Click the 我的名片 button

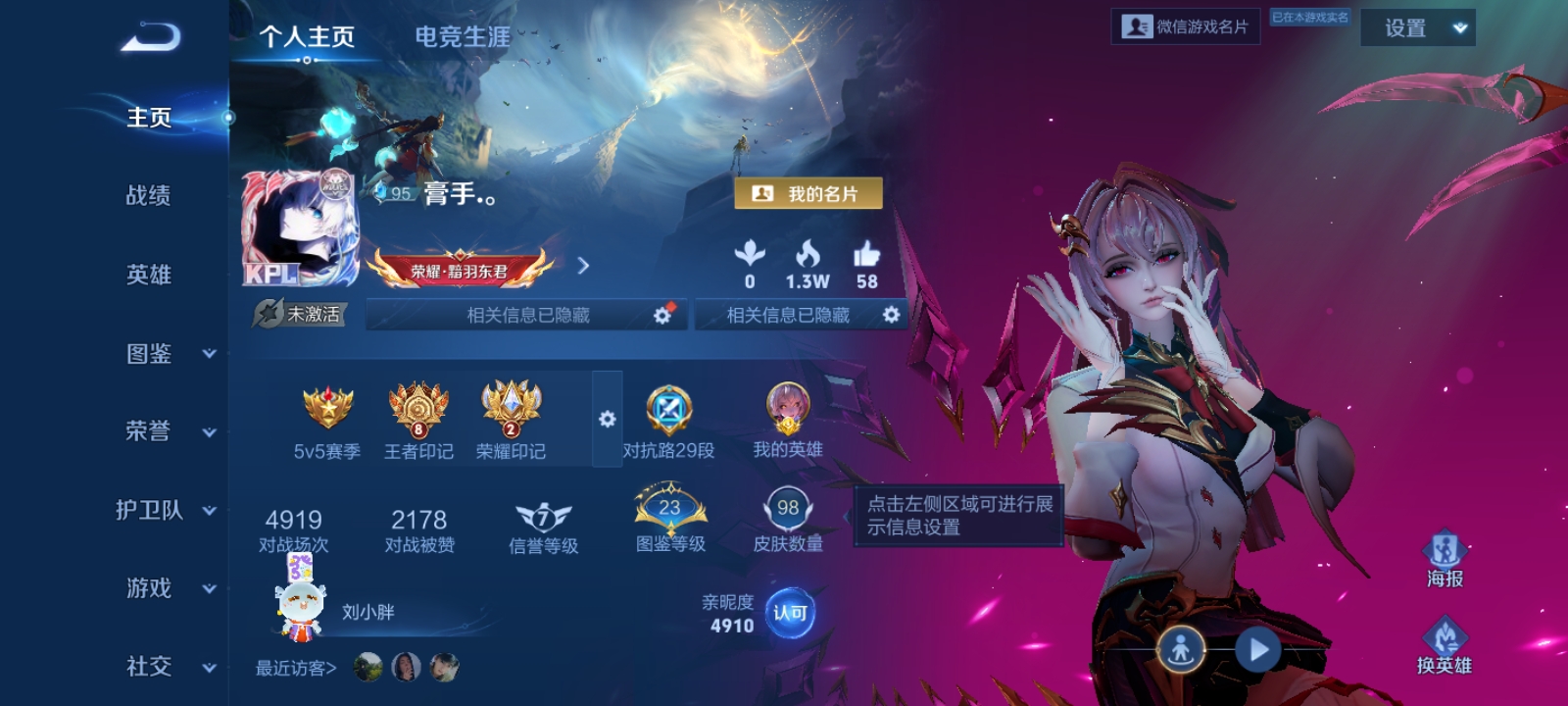810,193
